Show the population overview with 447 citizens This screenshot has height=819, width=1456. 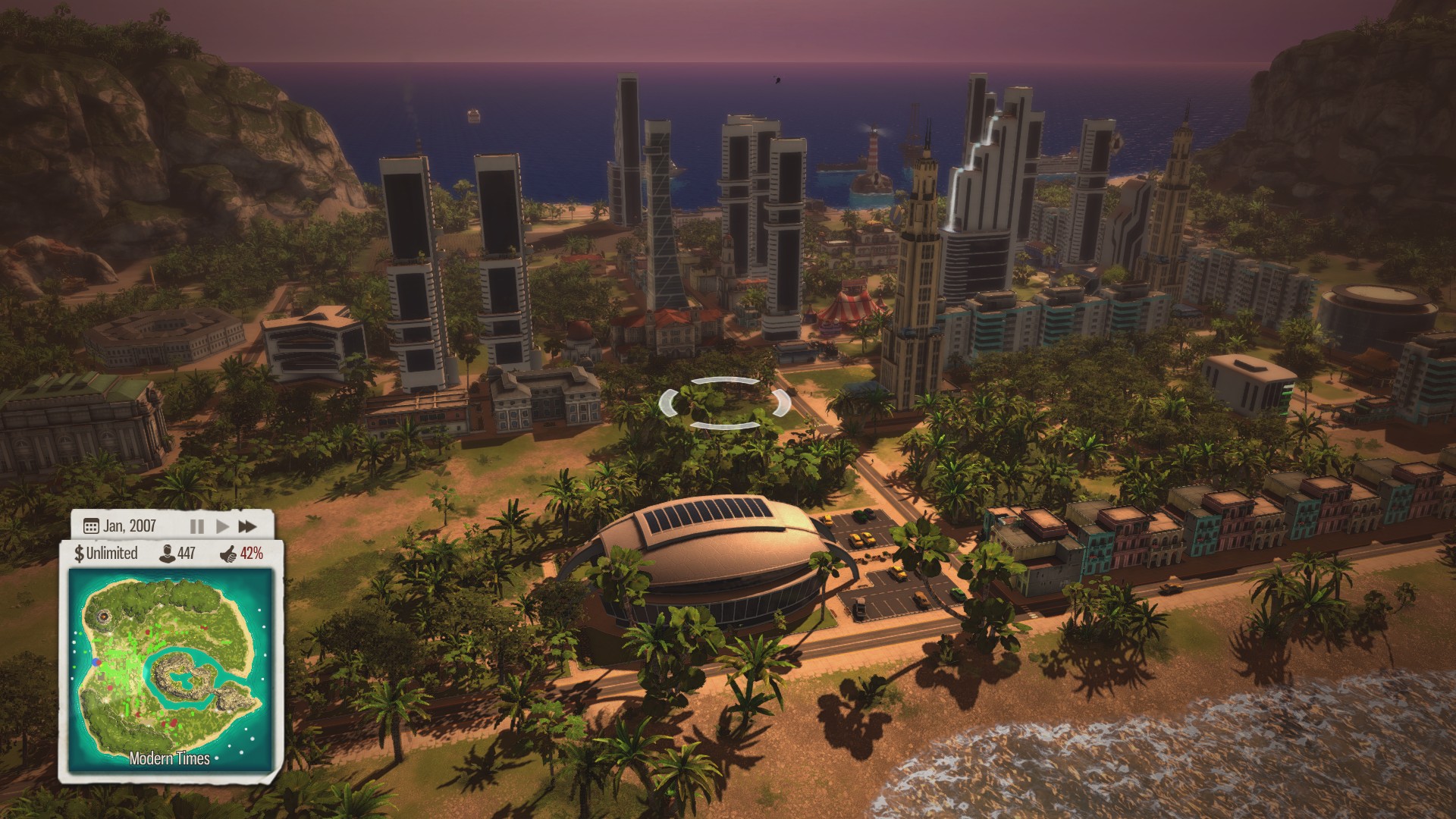(x=177, y=554)
